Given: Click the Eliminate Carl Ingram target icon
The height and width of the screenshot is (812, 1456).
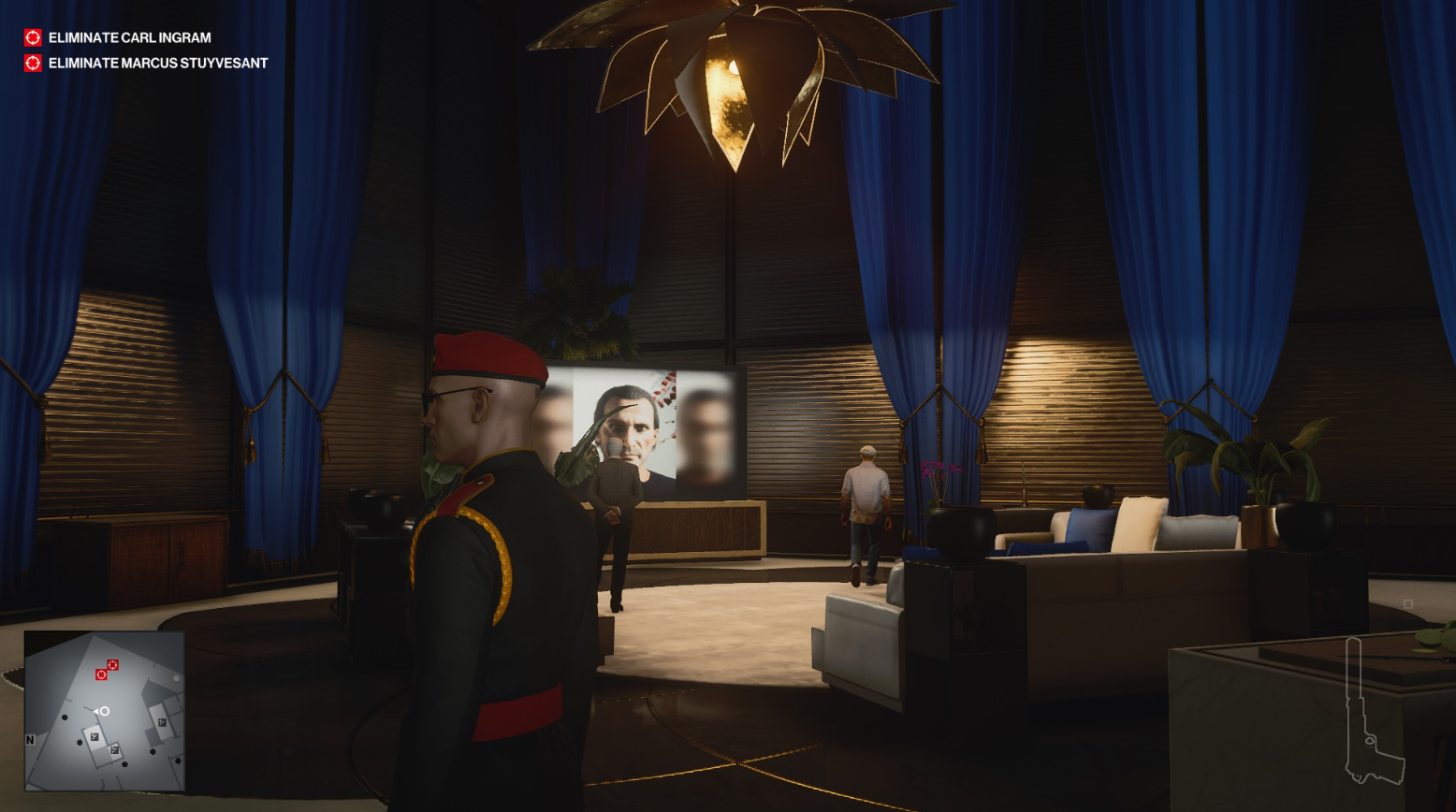Looking at the screenshot, I should [32, 38].
